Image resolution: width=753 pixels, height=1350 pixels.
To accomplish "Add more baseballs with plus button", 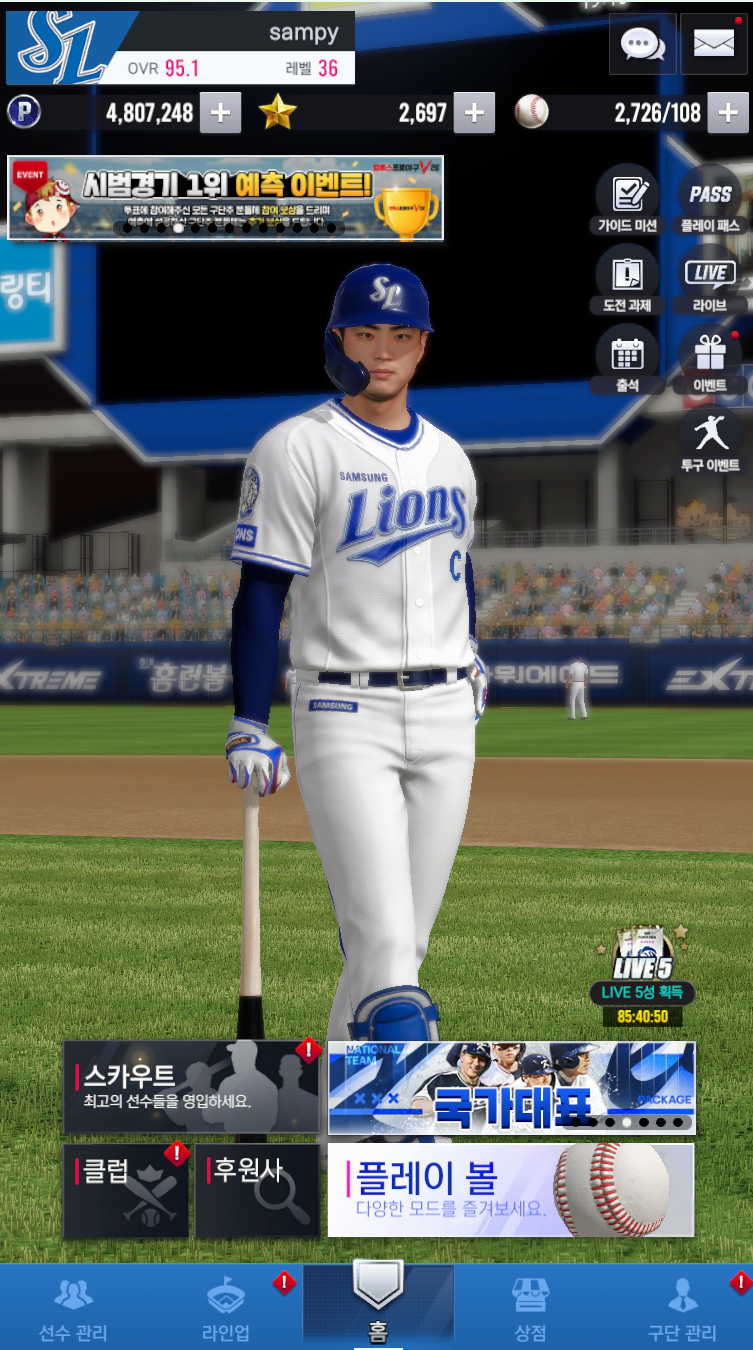I will click(728, 113).
